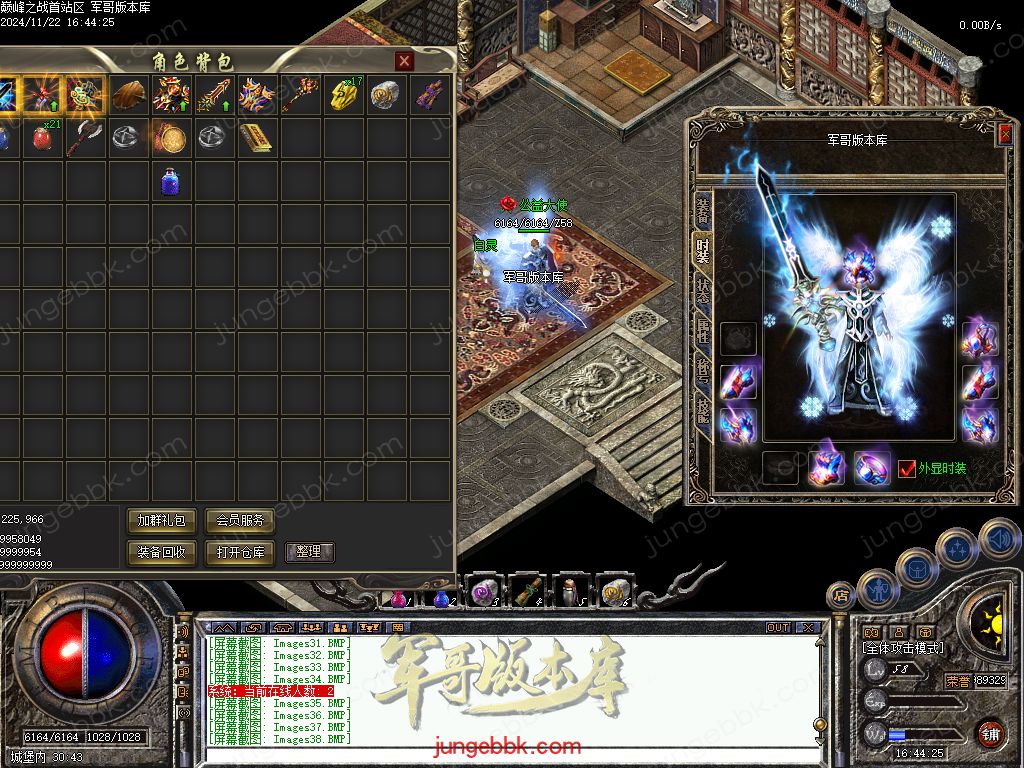Select the yellow gold ore stack x17
This screenshot has height=768, width=1024.
point(342,96)
